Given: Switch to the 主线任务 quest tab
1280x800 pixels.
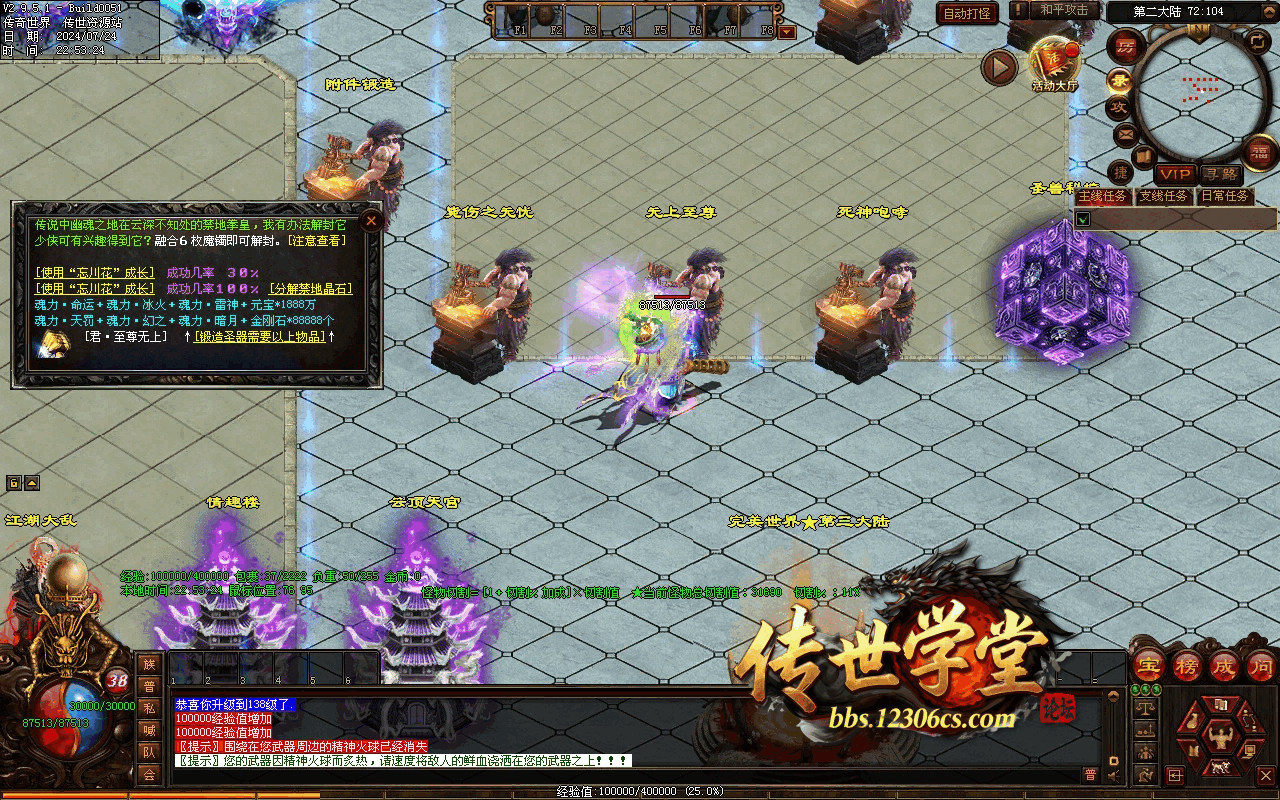Looking at the screenshot, I should pos(1102,196).
